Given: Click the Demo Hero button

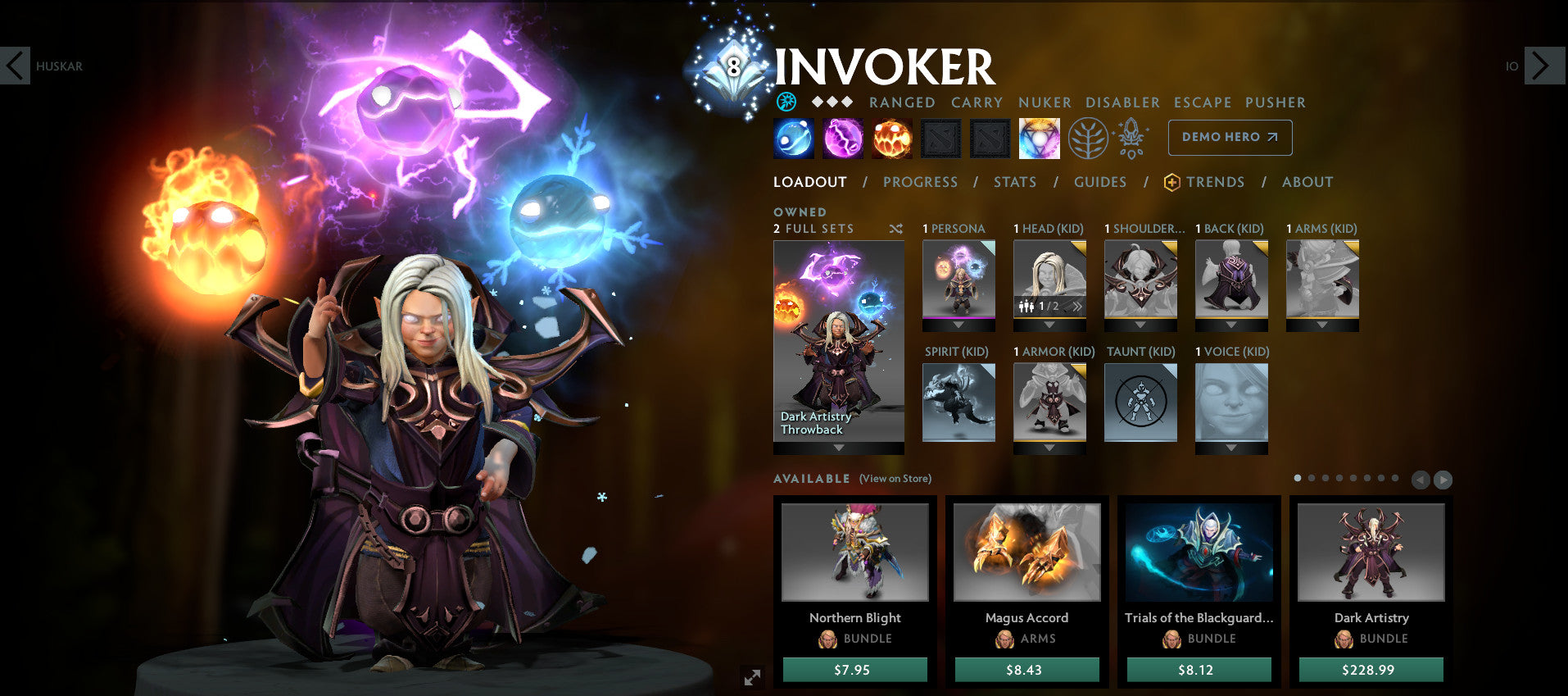Looking at the screenshot, I should pos(1229,138).
